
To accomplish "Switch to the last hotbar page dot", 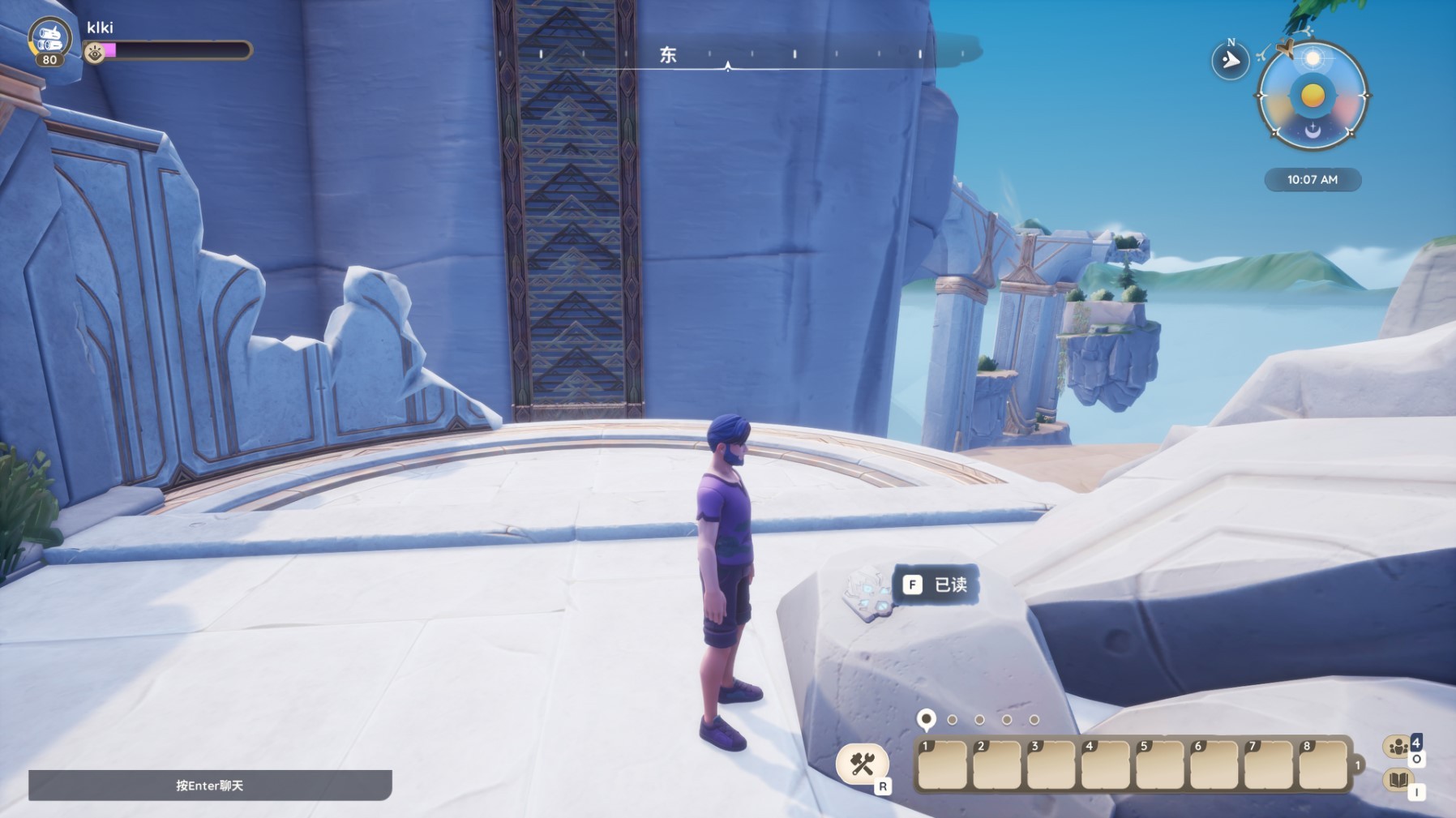I will [x=1034, y=720].
